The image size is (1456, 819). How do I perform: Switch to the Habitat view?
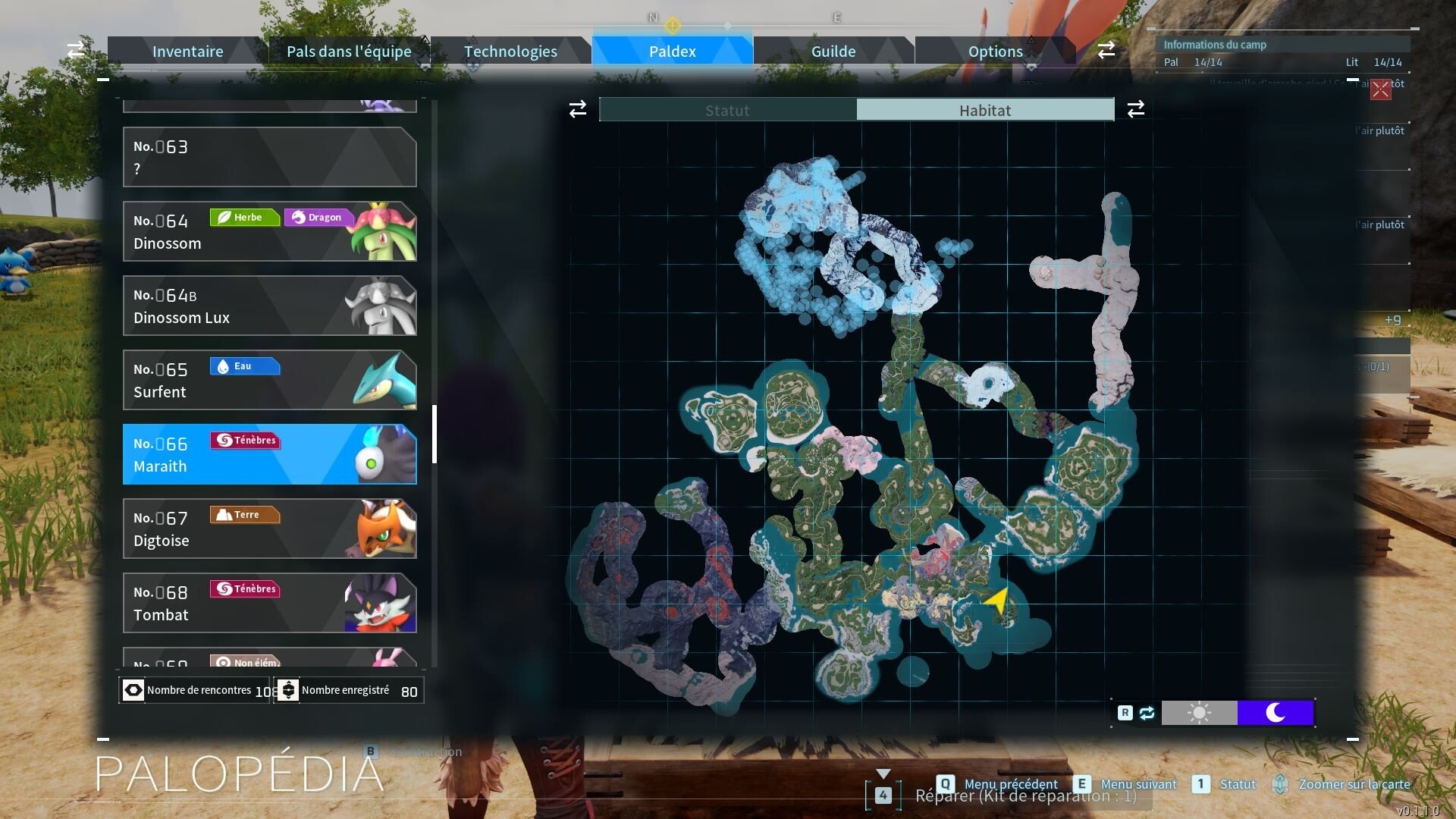[x=984, y=110]
